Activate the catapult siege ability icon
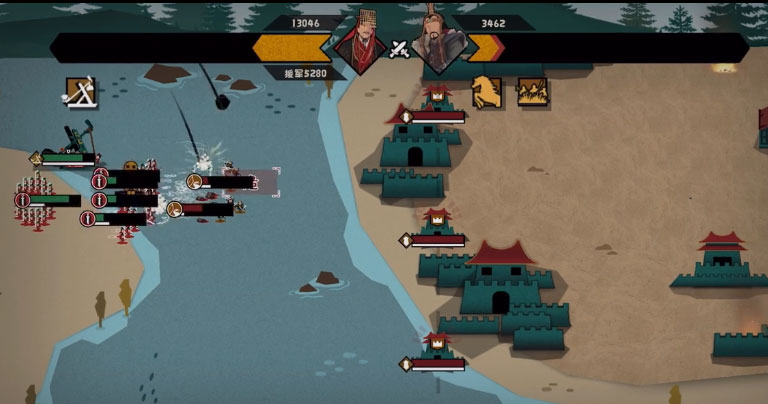Screen dimensions: 768x404 coord(81,92)
